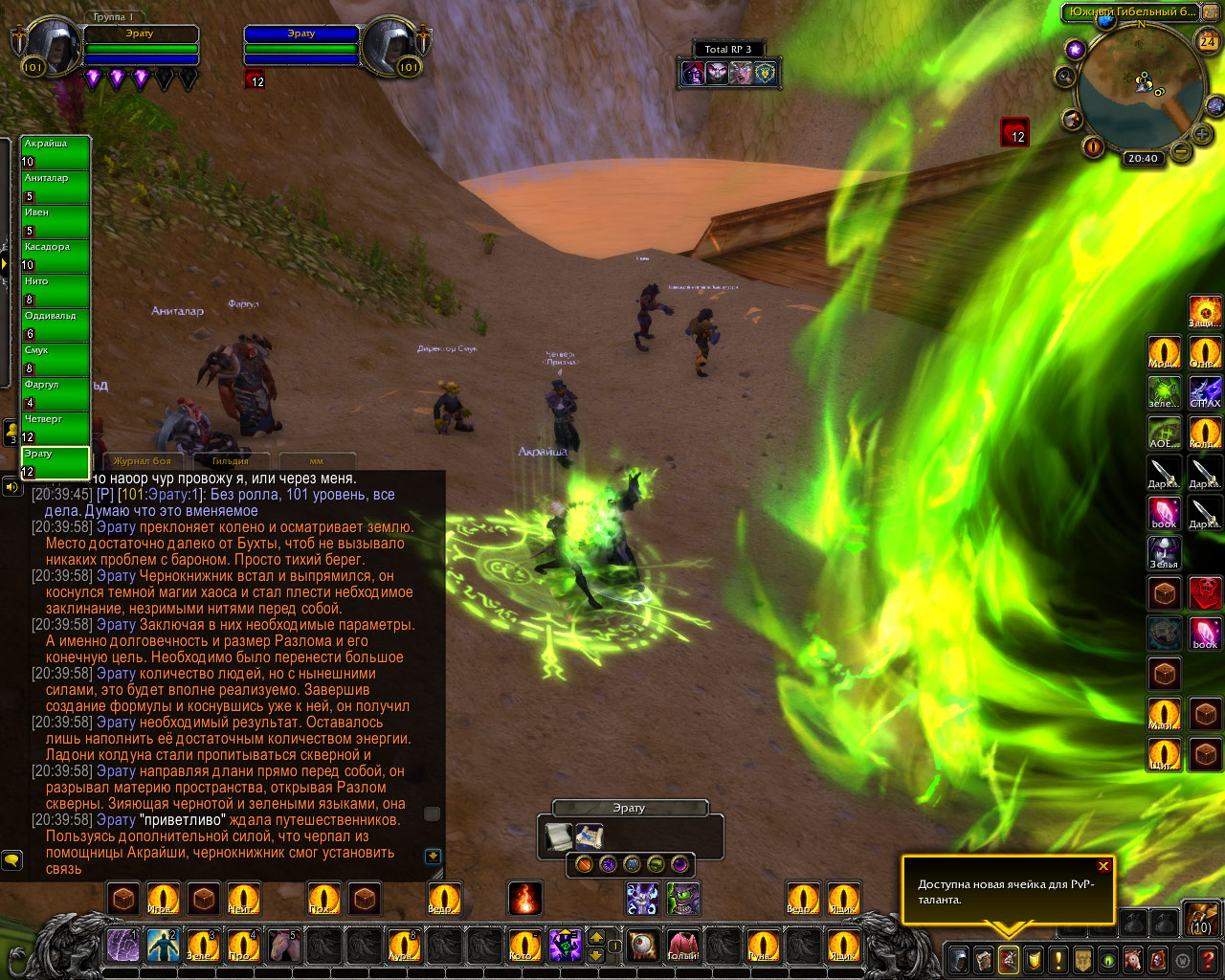
Task: Open the backpack bag slot
Action: tap(1201, 918)
